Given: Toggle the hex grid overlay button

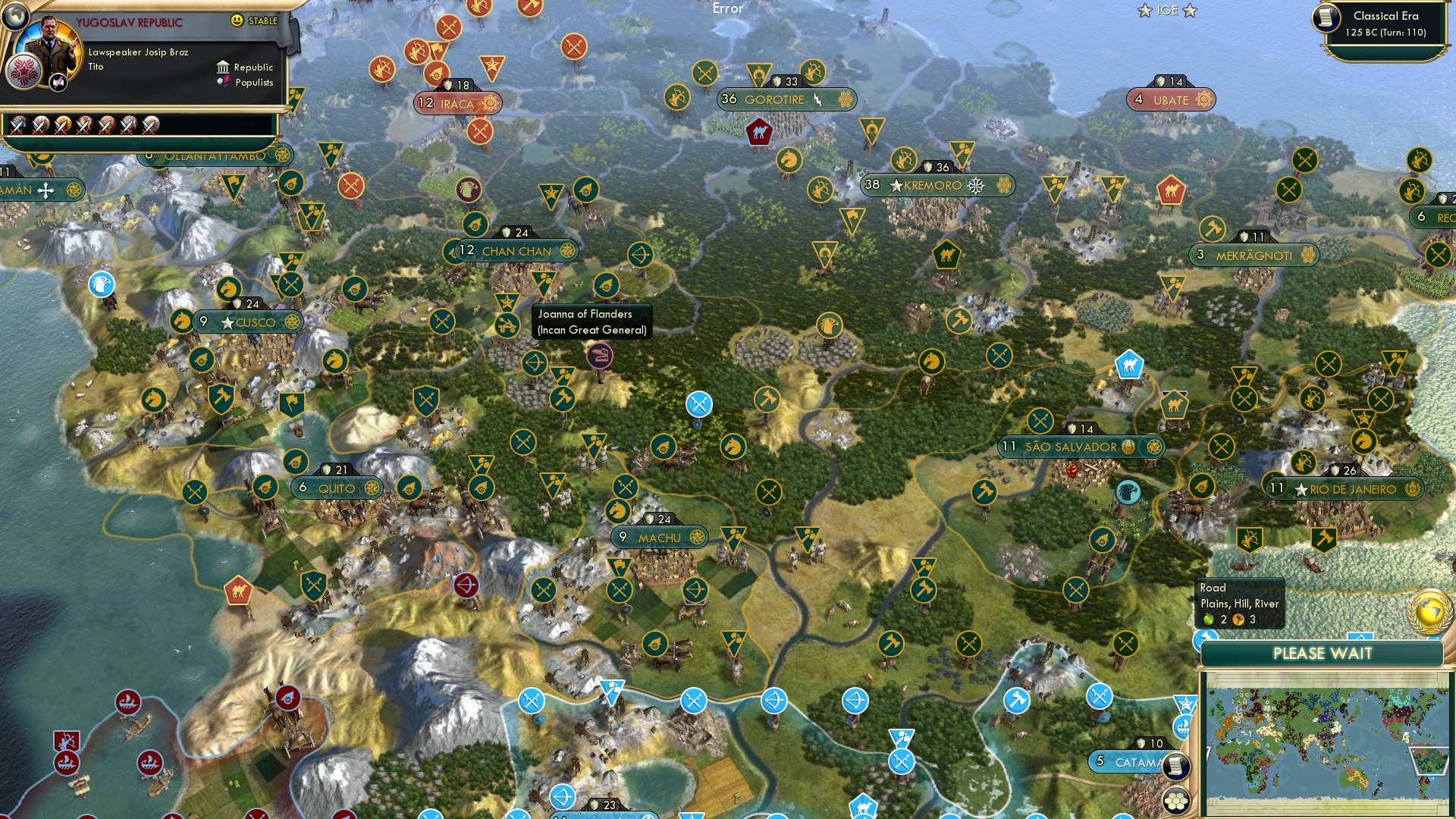Looking at the screenshot, I should [1177, 802].
